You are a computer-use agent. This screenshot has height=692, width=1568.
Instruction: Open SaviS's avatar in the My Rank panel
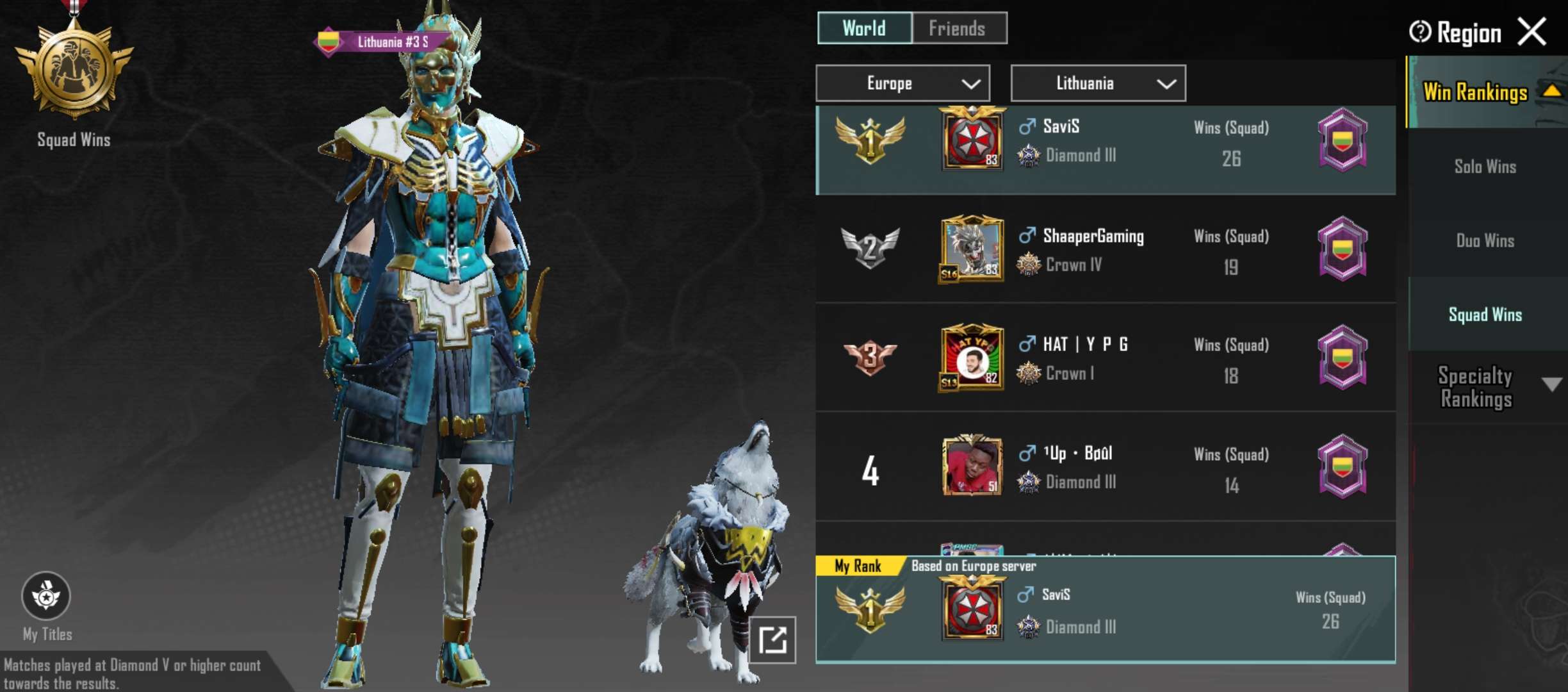[x=972, y=608]
